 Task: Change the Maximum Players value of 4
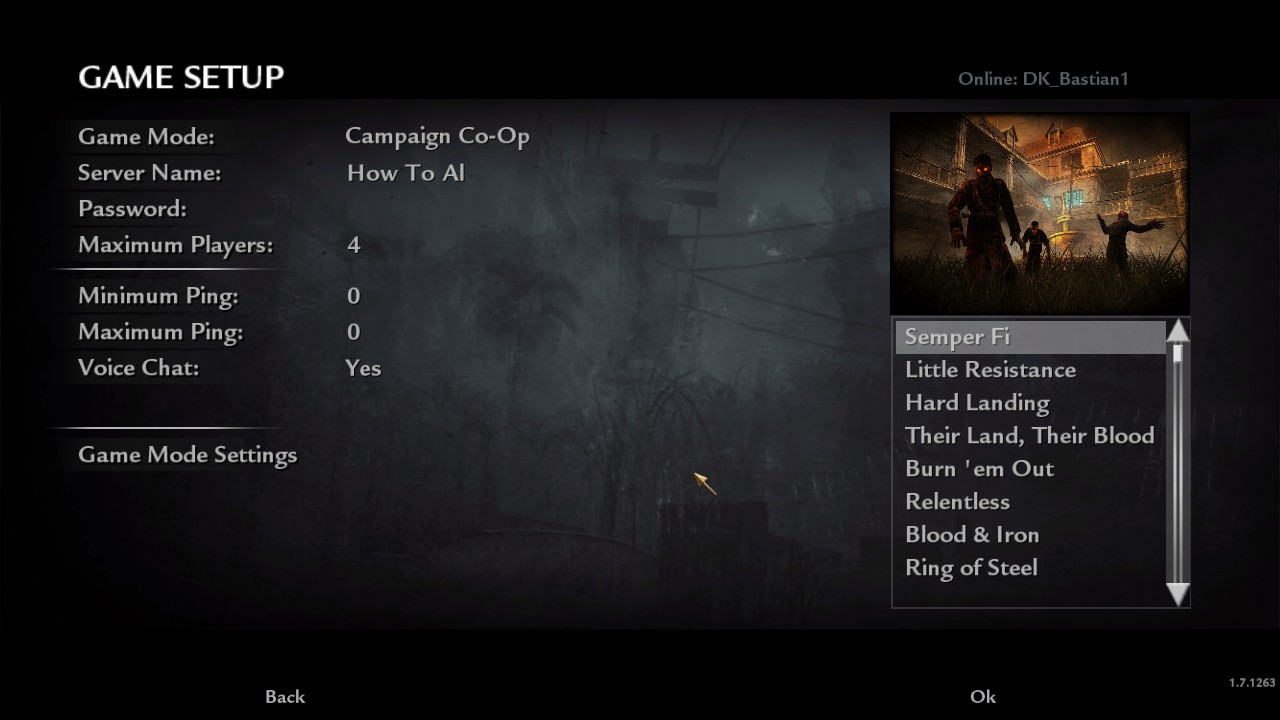point(353,245)
